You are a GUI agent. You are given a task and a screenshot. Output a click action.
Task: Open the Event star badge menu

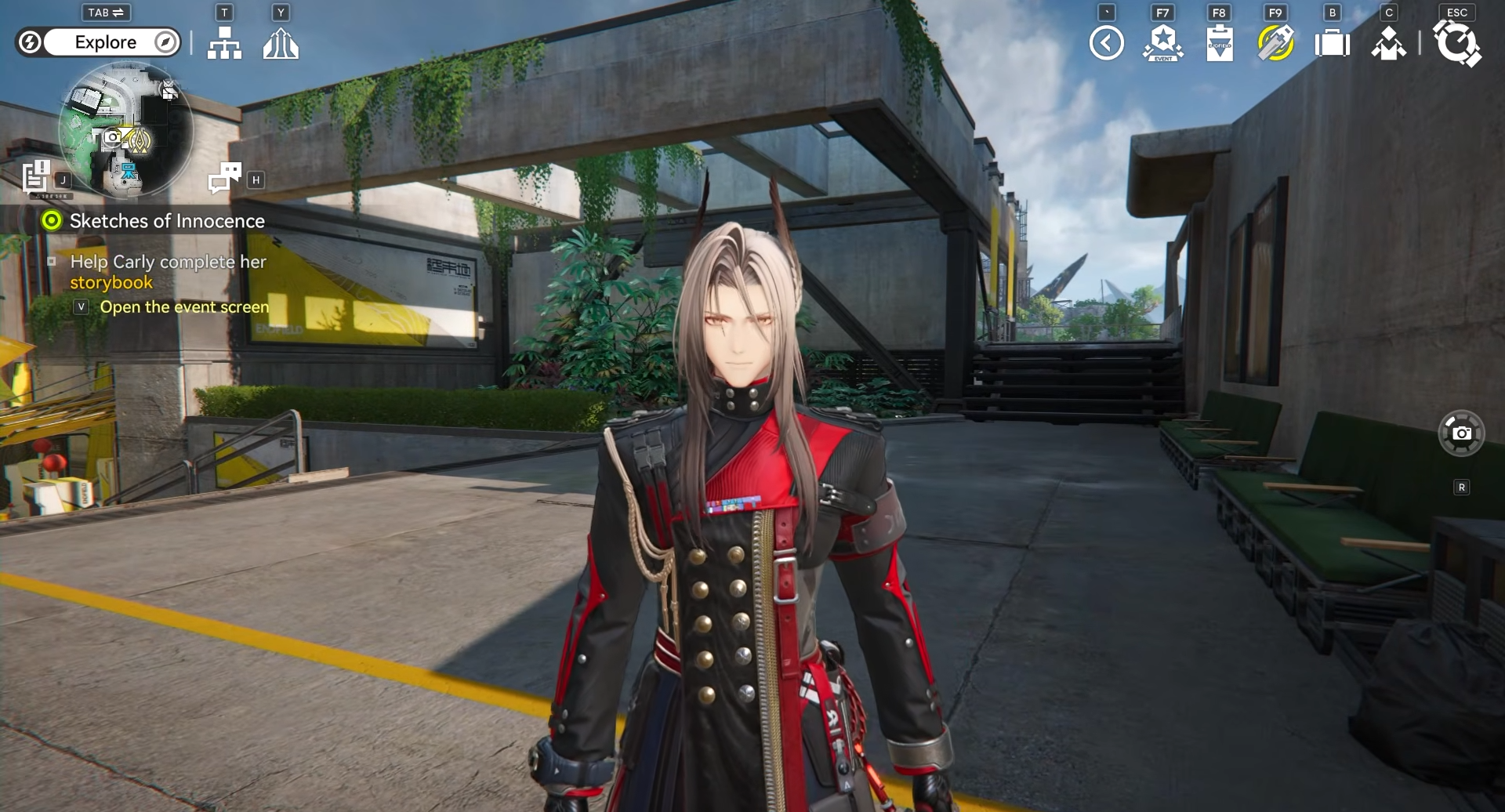1162,43
